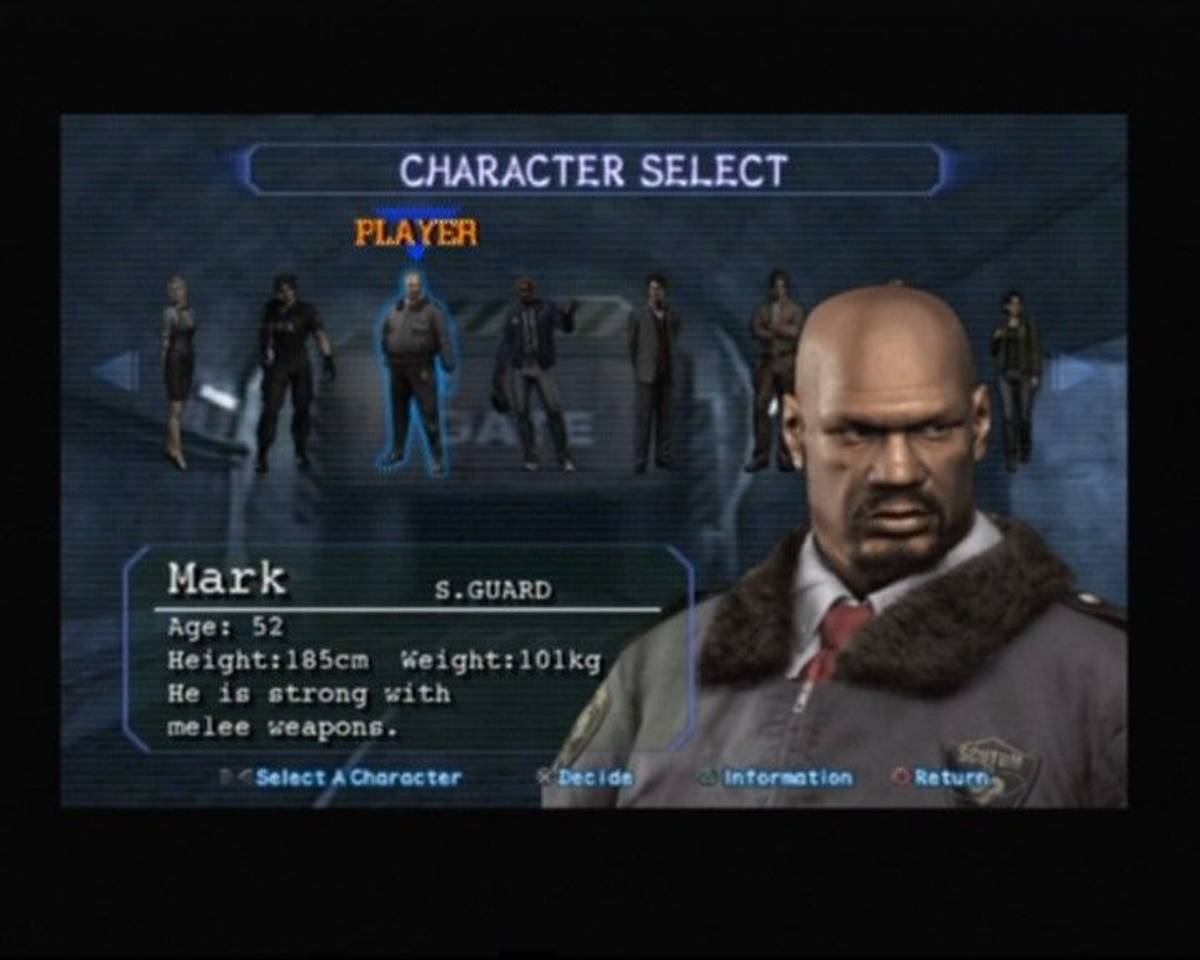Choose the man in the grey suit
Screen dimensions: 1200x960
click(654, 372)
